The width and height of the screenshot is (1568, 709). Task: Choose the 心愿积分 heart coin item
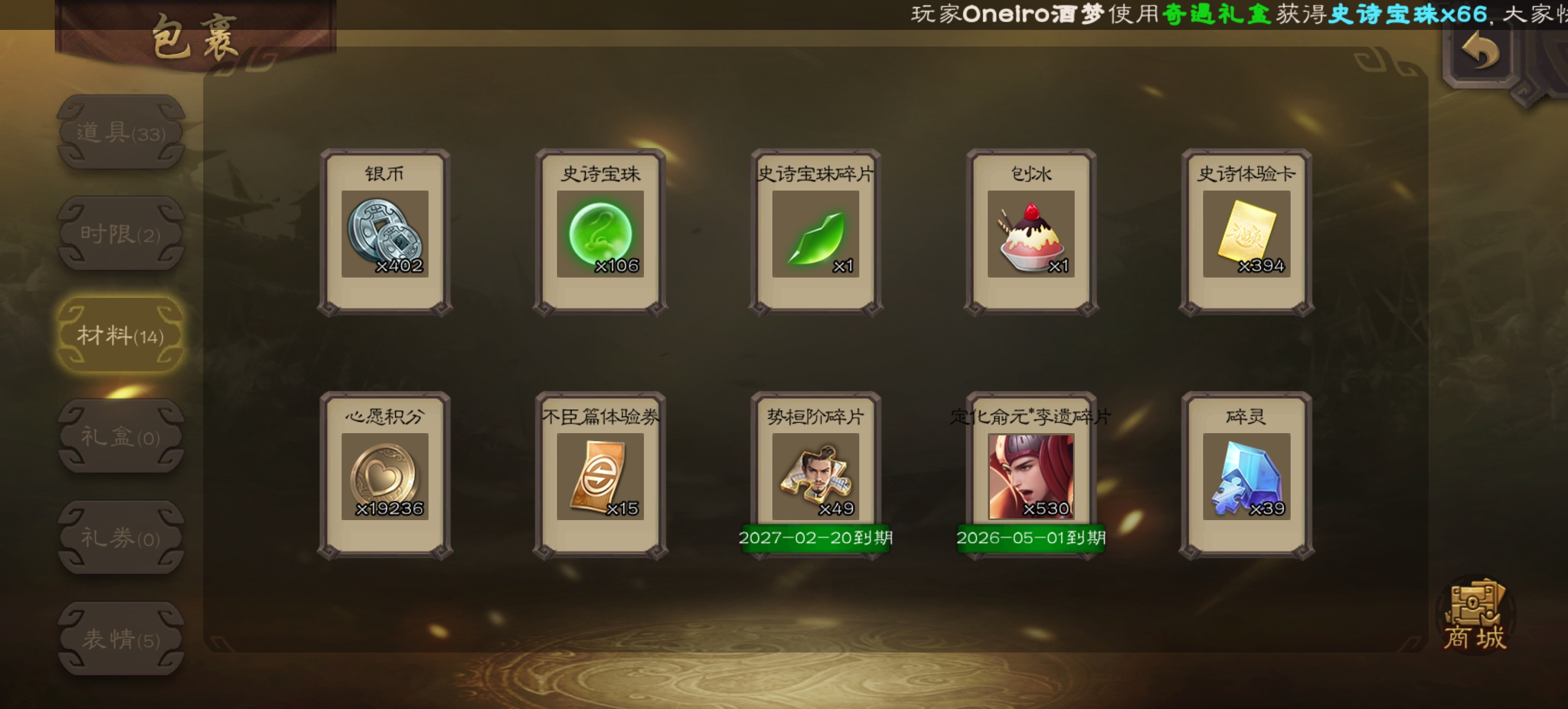coord(385,476)
